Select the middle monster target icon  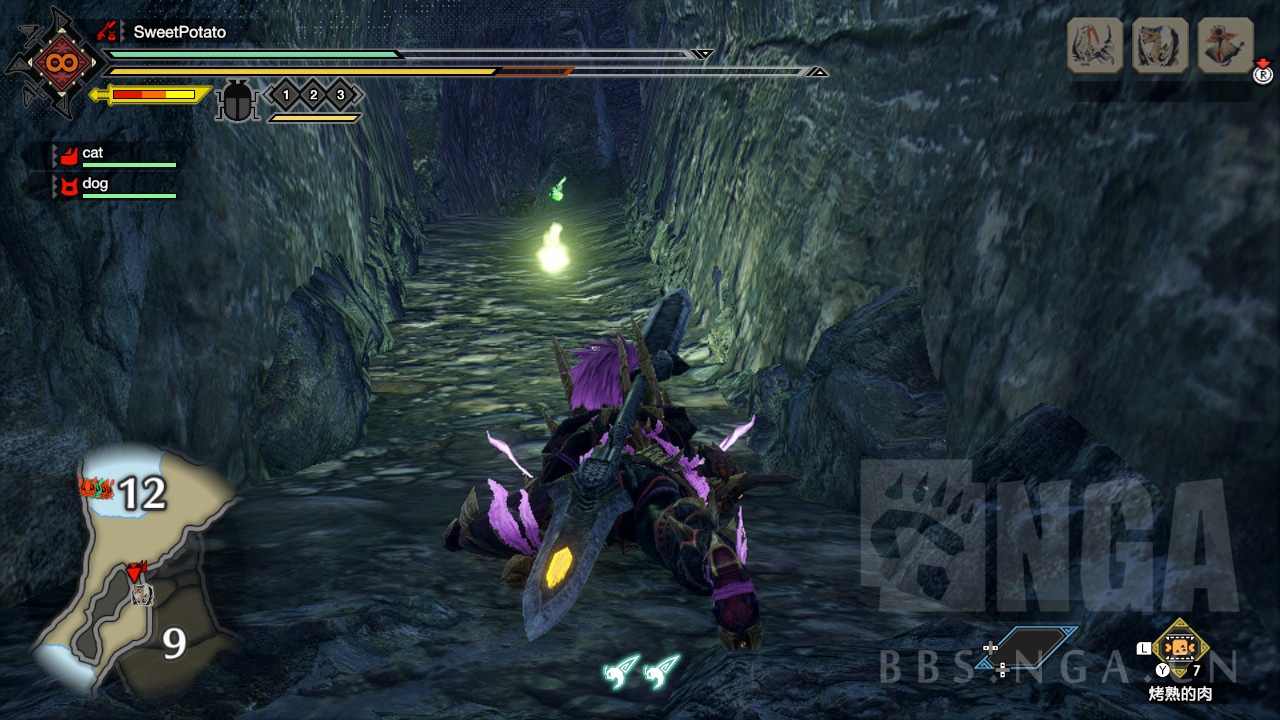[1160, 45]
